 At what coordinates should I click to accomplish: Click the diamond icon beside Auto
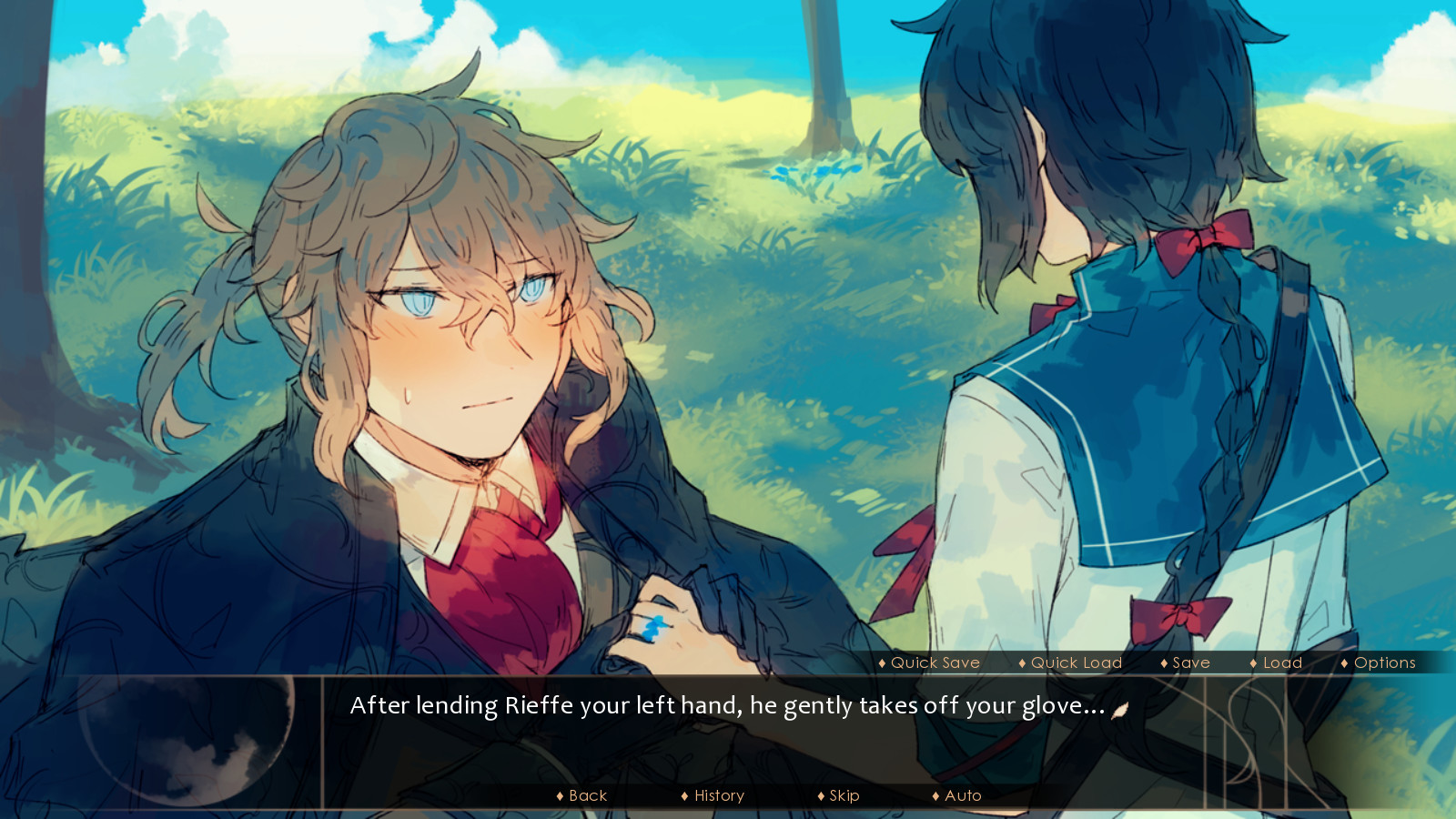coord(937,795)
